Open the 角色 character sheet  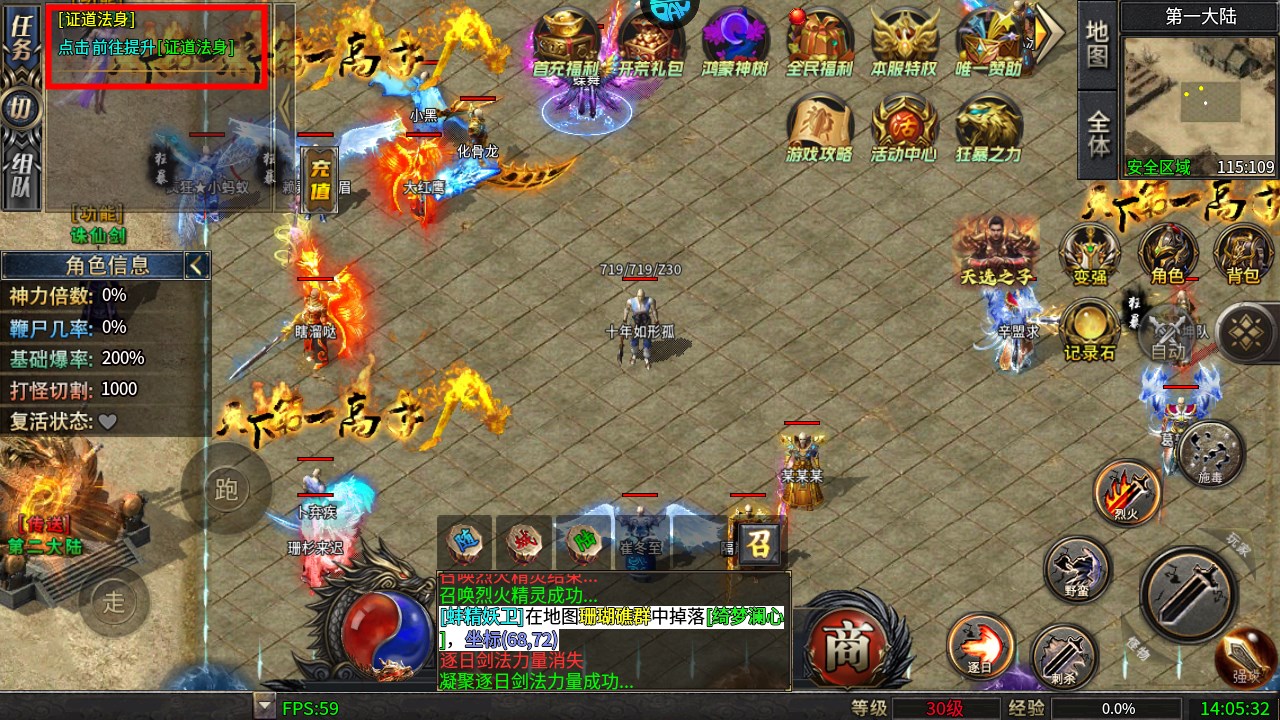(x=1168, y=254)
